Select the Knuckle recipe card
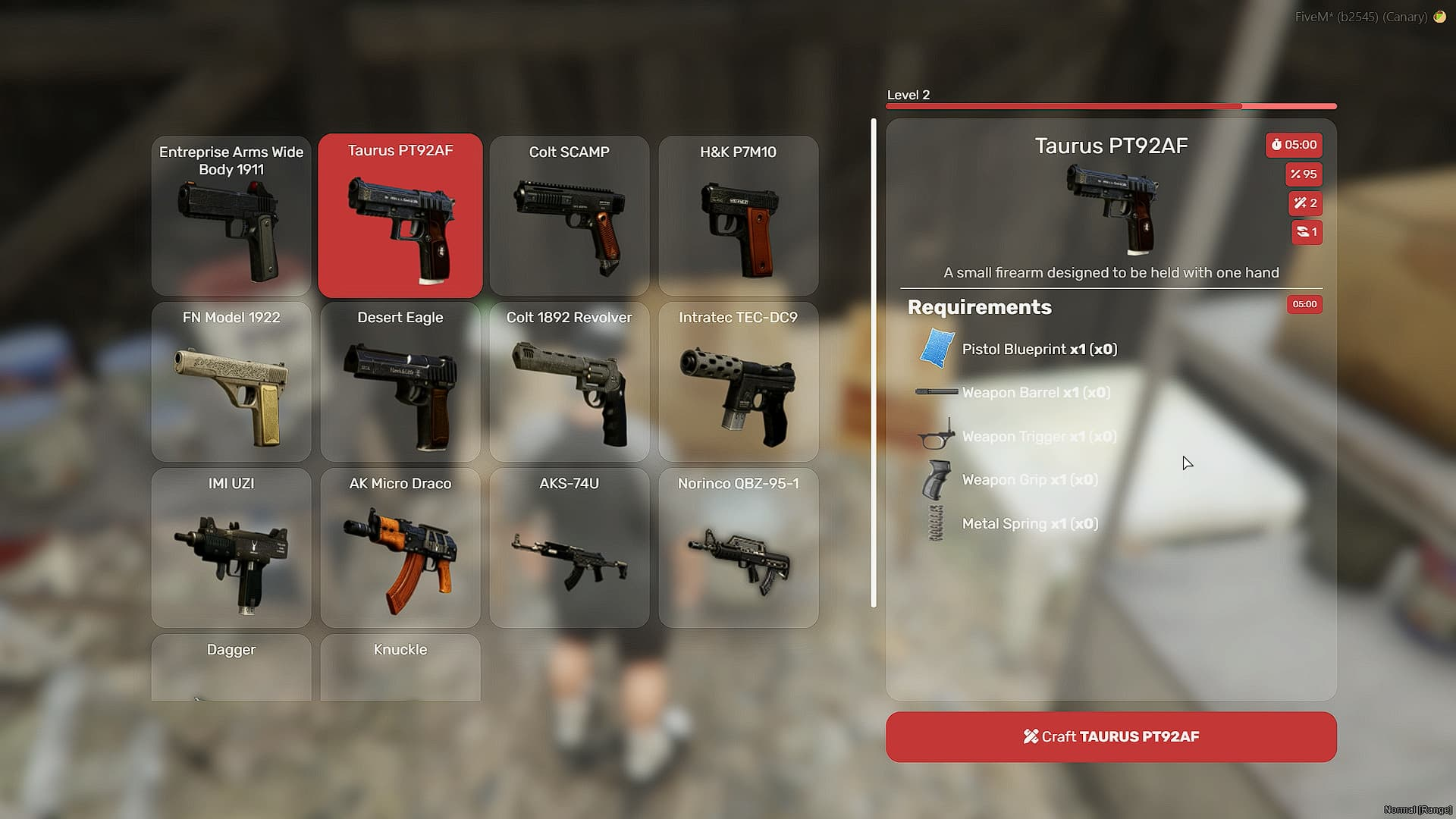This screenshot has height=819, width=1456. tap(400, 667)
